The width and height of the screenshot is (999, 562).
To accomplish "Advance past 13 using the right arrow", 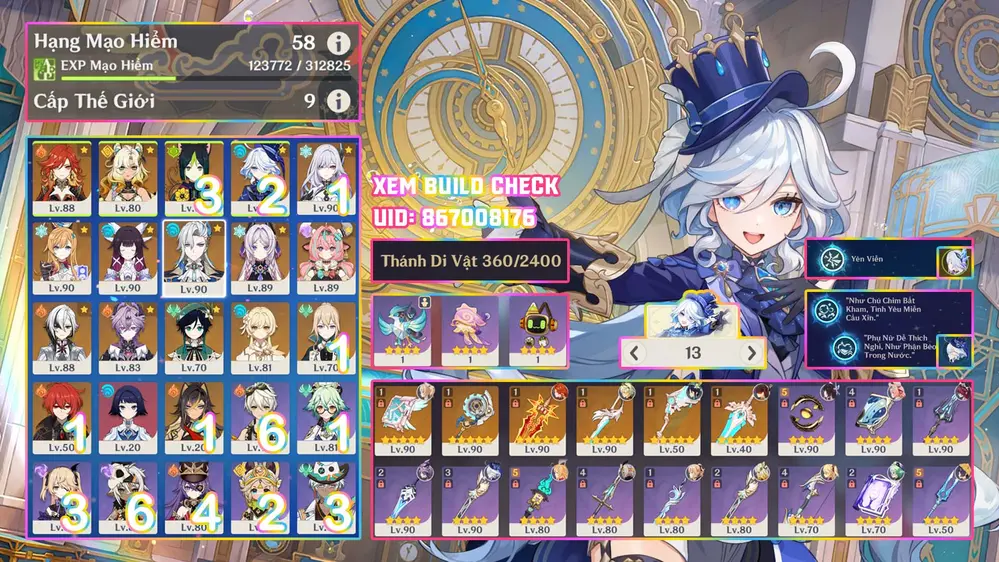I will pos(751,353).
